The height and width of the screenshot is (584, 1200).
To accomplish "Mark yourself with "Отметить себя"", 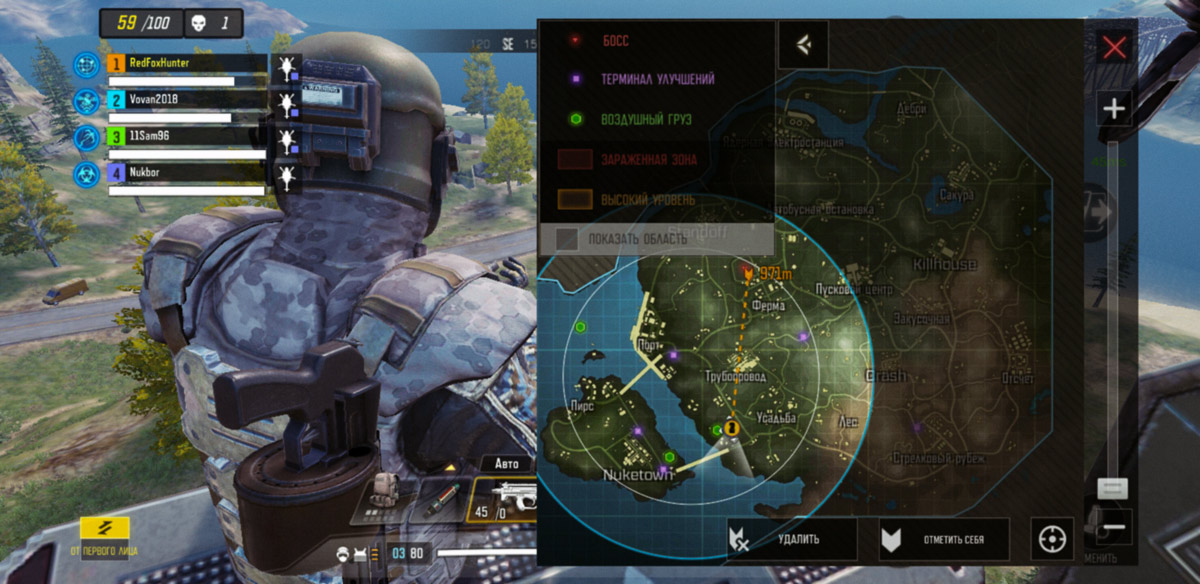I will tap(944, 539).
